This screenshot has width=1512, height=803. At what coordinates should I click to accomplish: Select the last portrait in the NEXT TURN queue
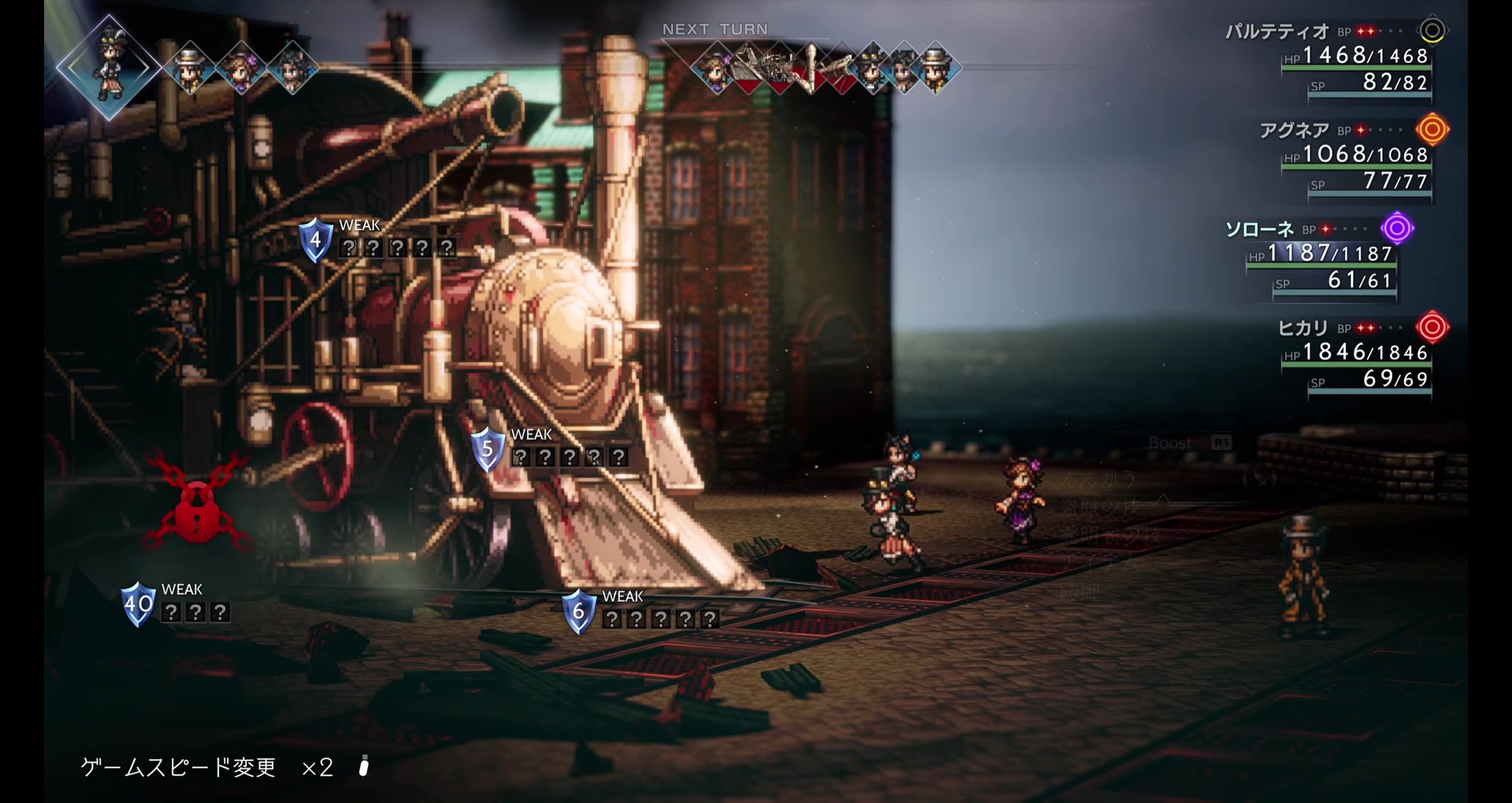coord(936,68)
